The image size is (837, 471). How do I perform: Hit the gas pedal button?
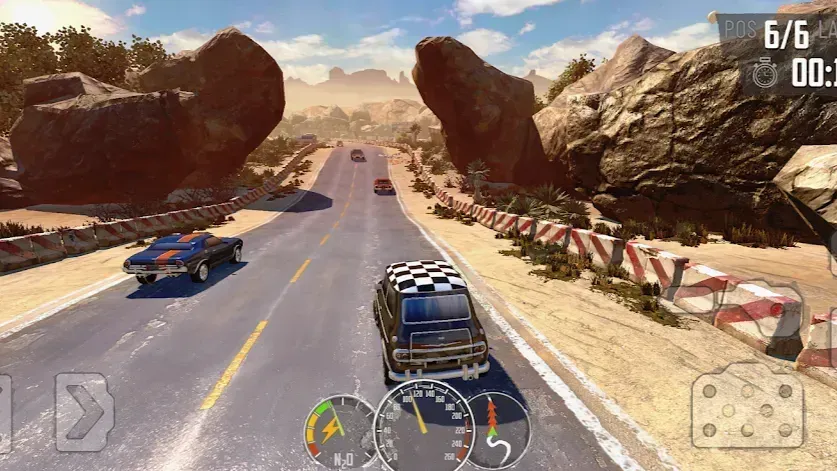pos(747,405)
